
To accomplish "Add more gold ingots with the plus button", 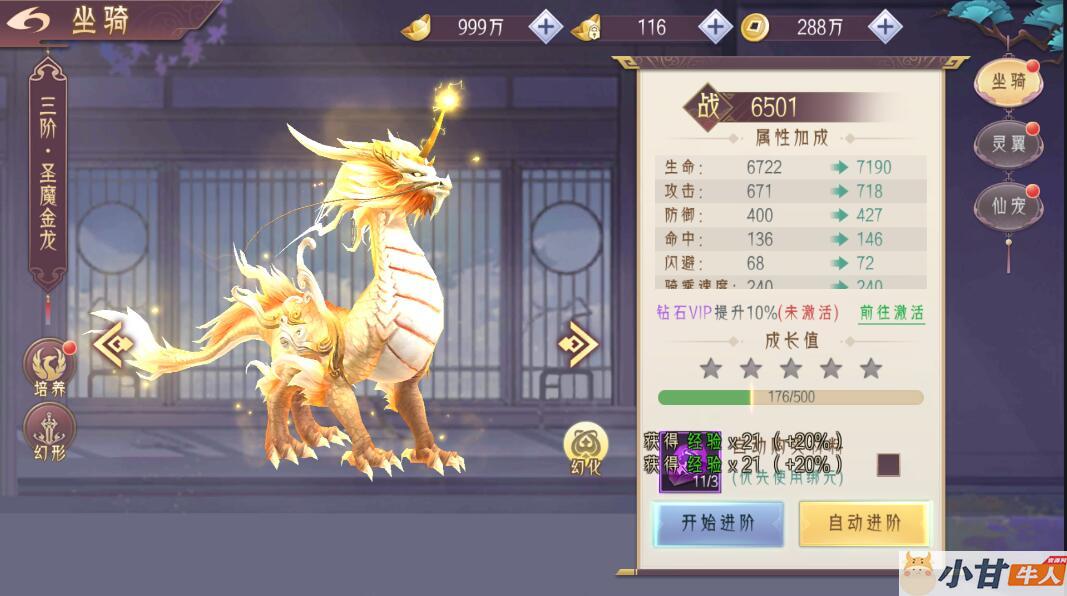I will coord(545,27).
